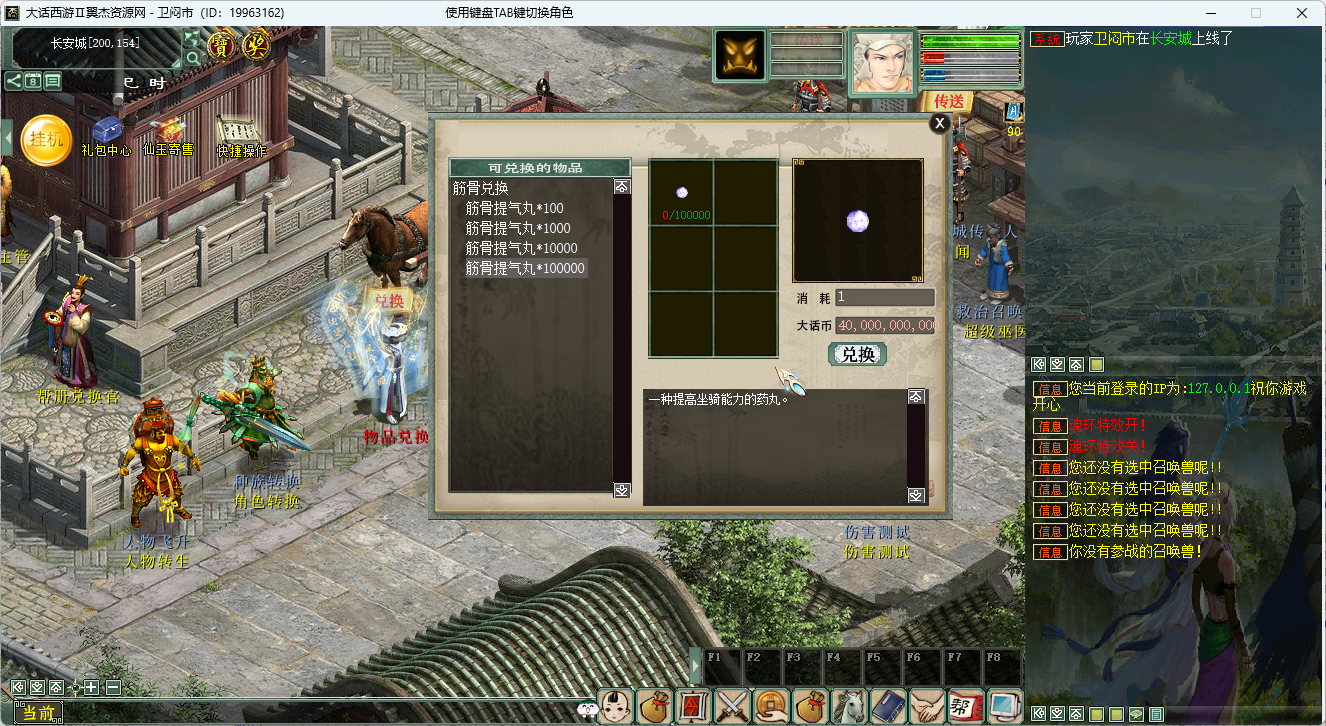Viewport: 1326px width, 726px height.
Task: Close the exchange dialog with X
Action: click(x=939, y=123)
